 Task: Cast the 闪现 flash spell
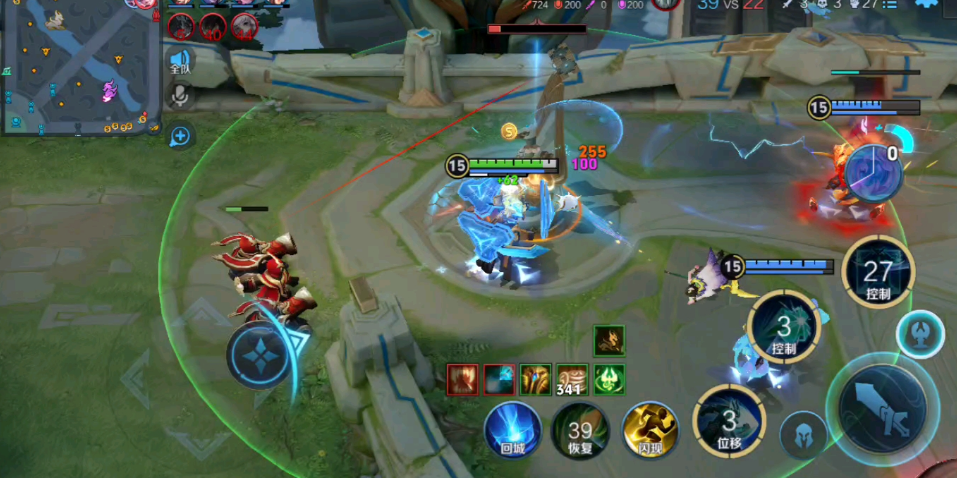click(651, 430)
